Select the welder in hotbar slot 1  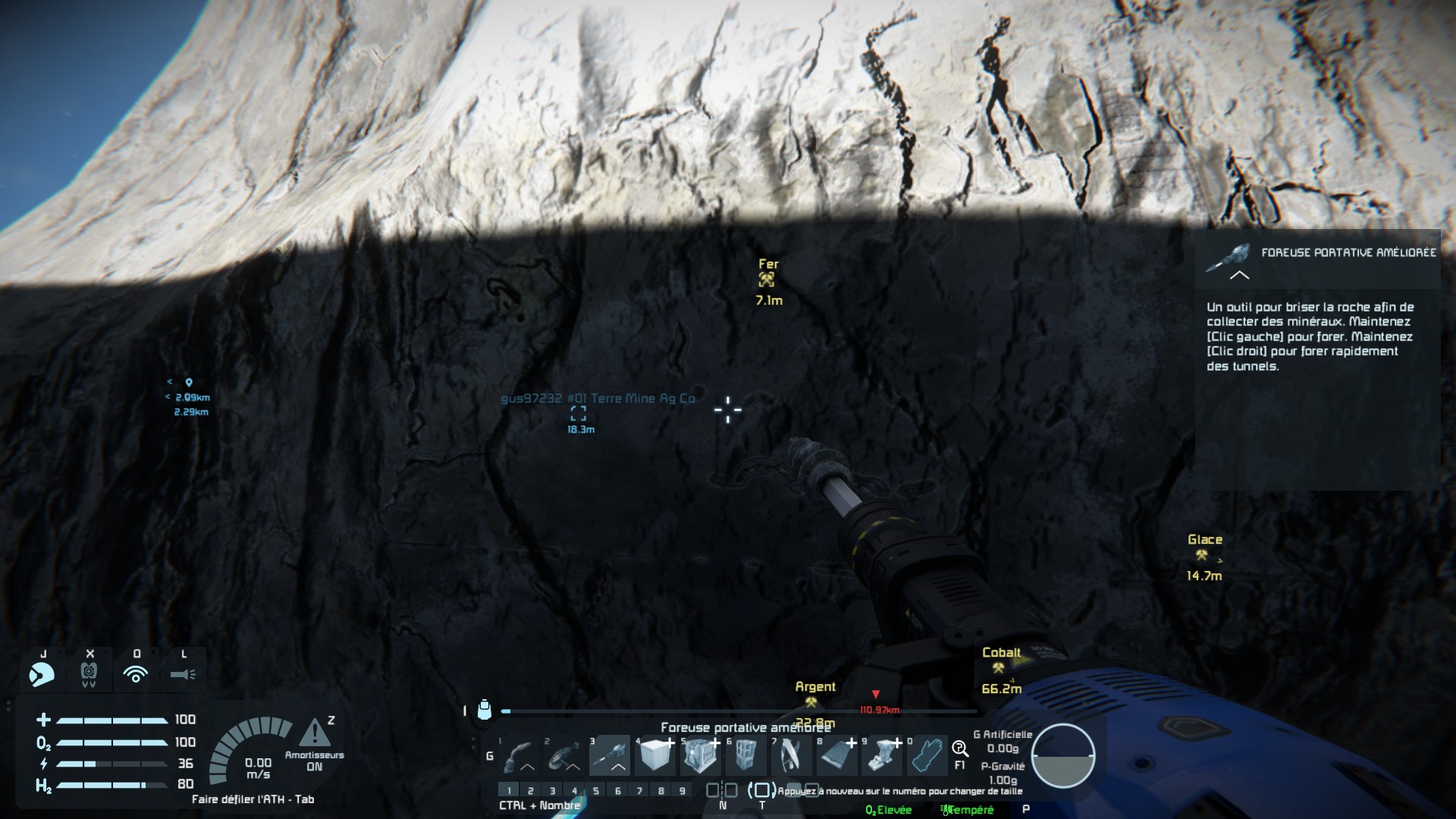[x=519, y=755]
